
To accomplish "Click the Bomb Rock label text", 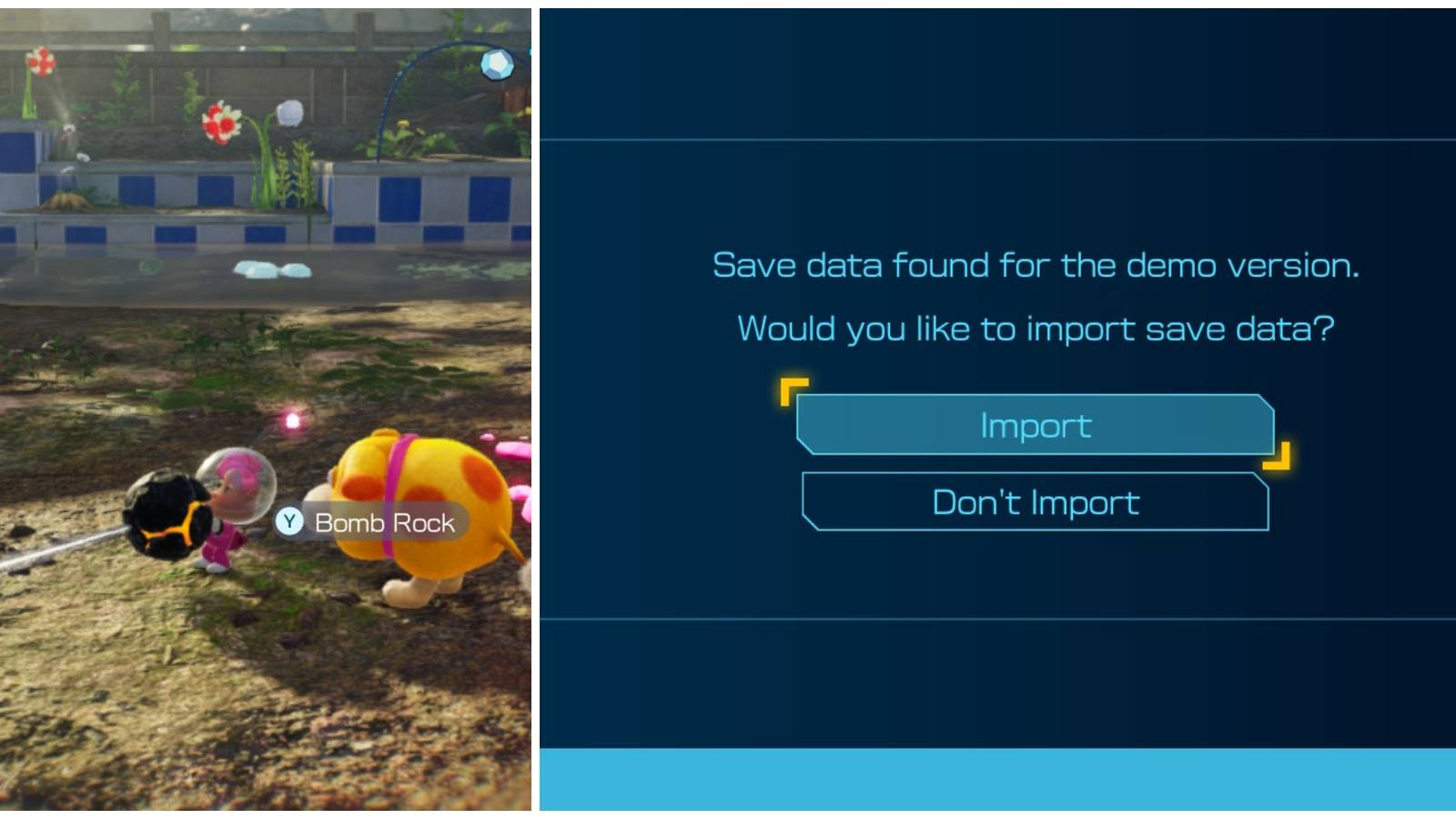I will (x=382, y=523).
